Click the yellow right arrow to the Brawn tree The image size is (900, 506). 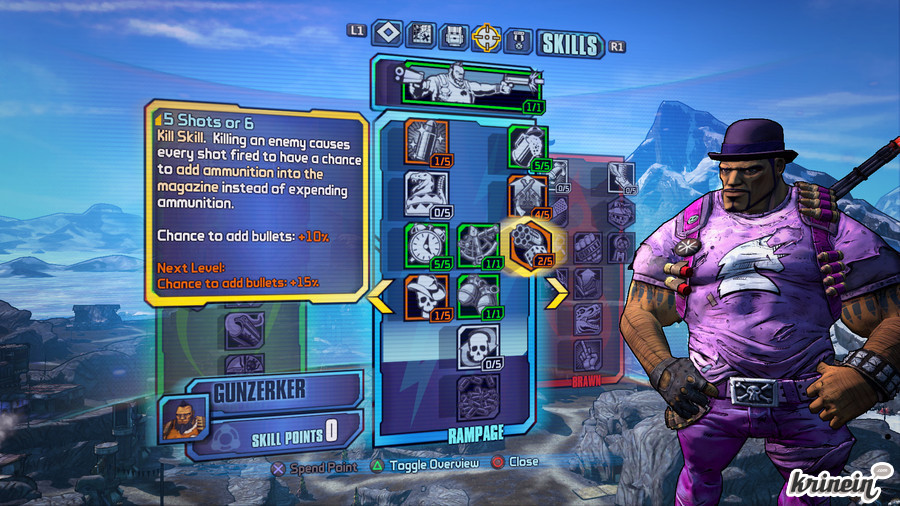pos(555,294)
